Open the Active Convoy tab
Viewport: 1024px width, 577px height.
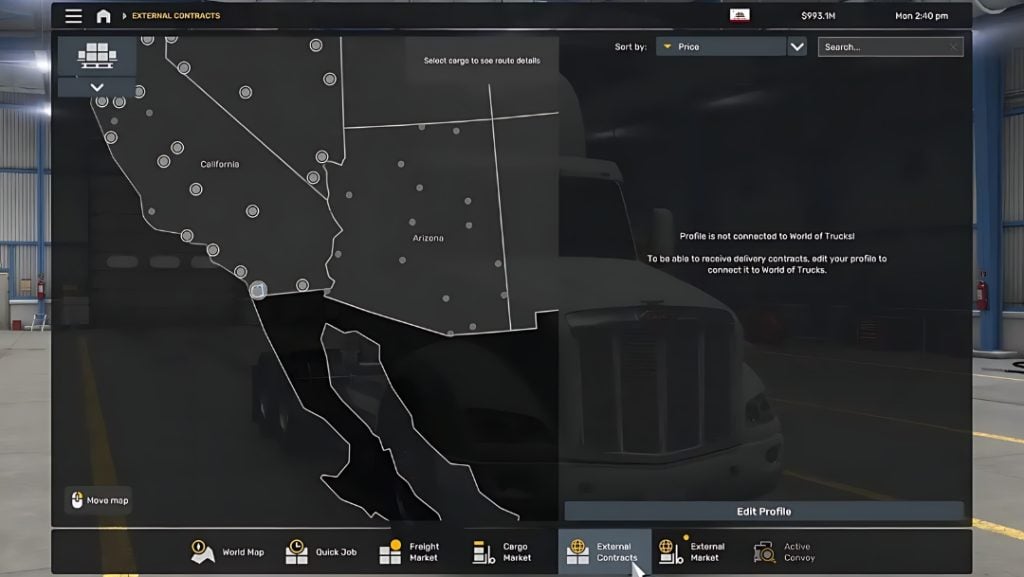click(783, 552)
